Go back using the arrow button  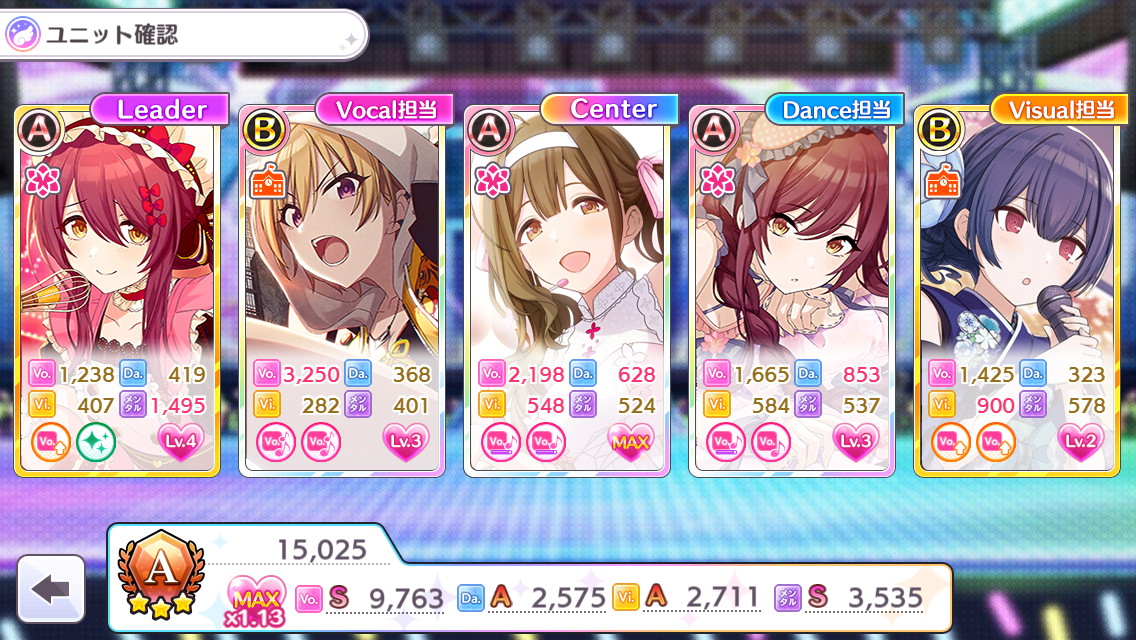point(51,589)
